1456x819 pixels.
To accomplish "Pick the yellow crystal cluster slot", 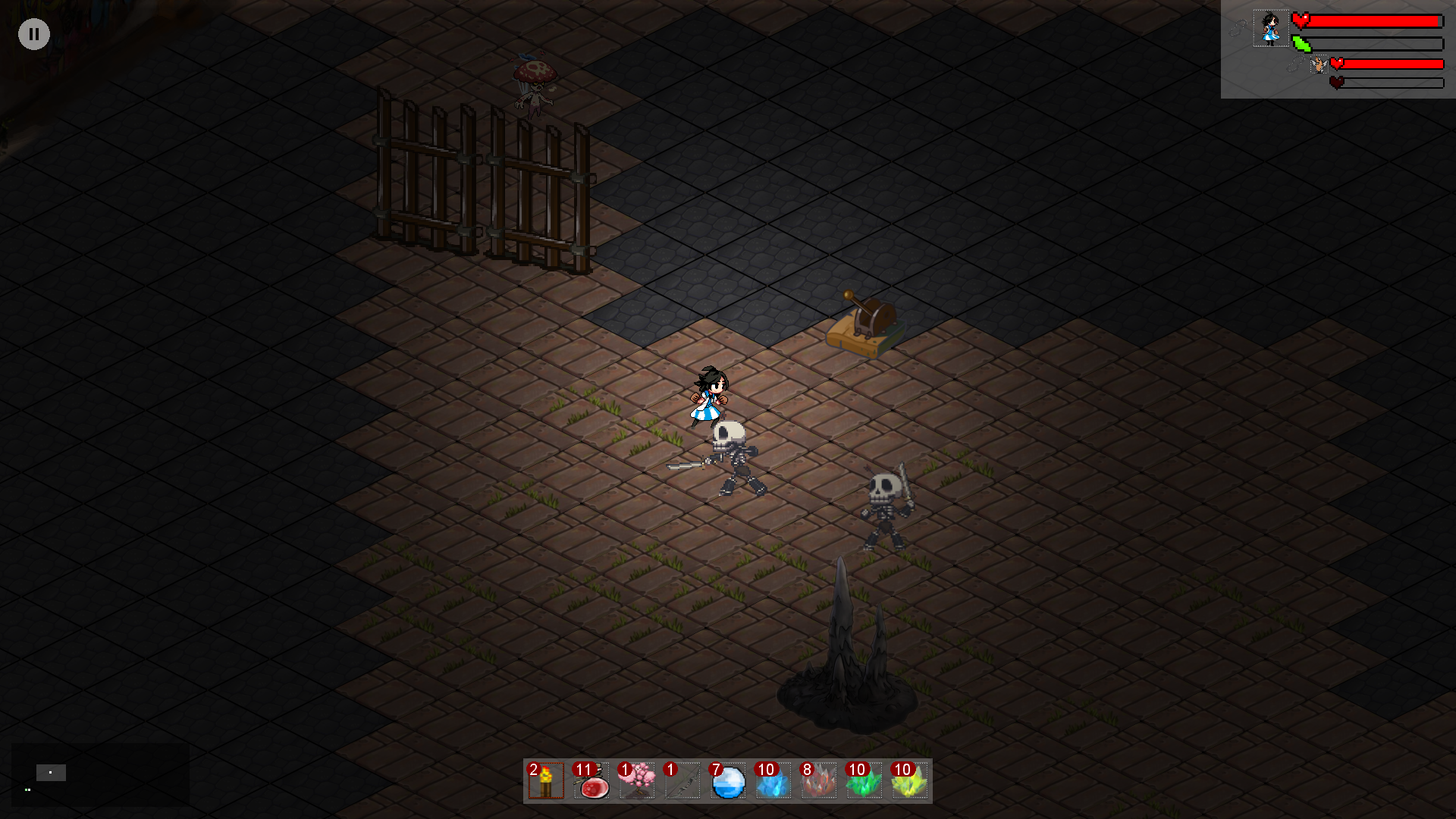I will (910, 781).
